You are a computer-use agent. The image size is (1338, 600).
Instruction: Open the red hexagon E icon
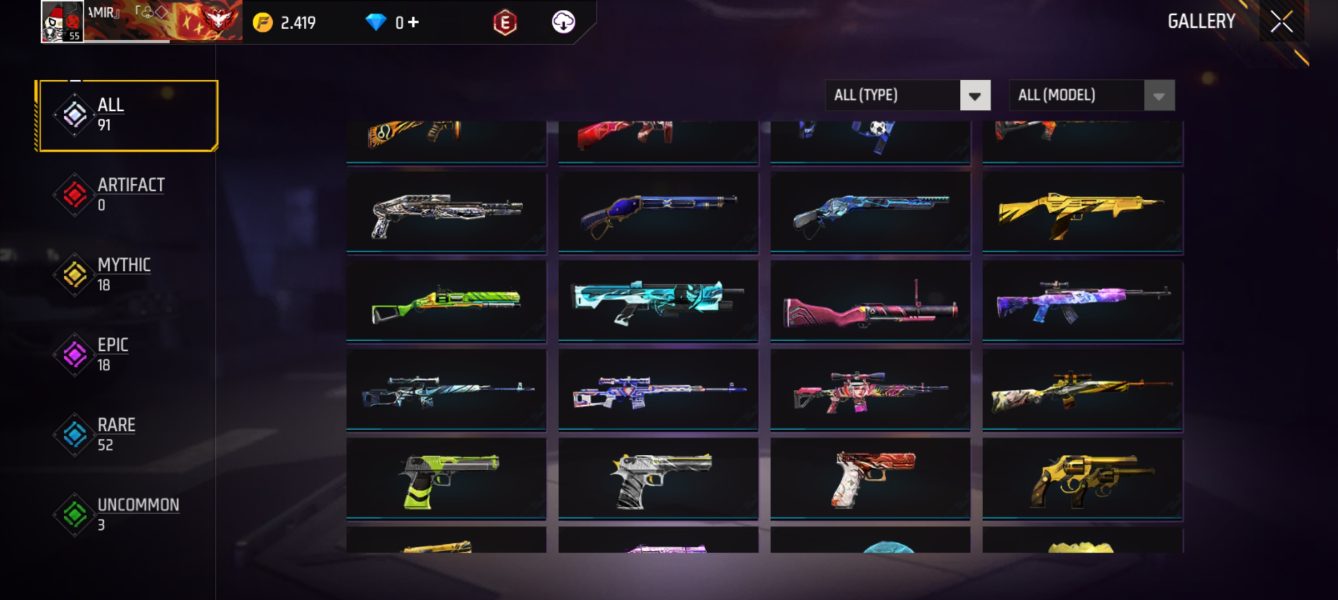tap(505, 22)
